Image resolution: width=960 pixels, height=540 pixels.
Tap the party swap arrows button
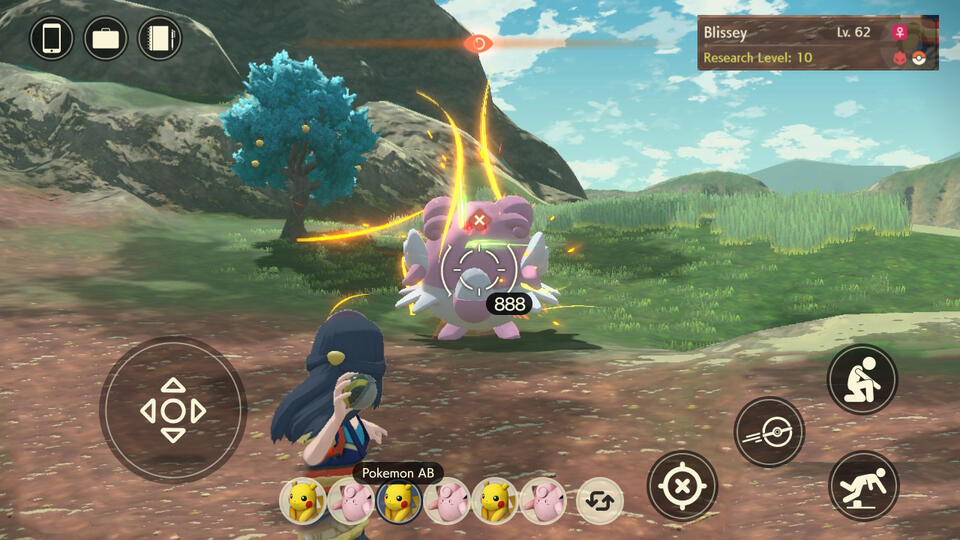tap(600, 501)
